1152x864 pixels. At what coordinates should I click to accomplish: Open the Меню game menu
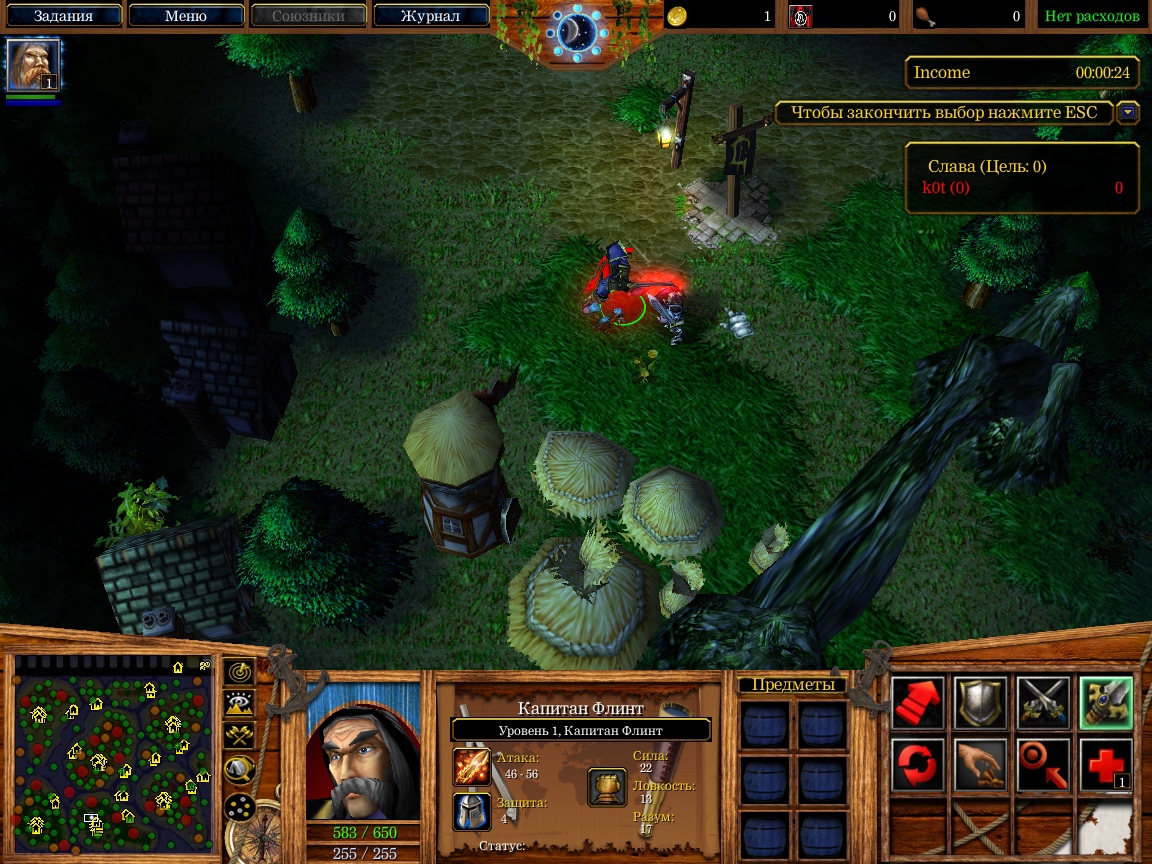click(185, 16)
